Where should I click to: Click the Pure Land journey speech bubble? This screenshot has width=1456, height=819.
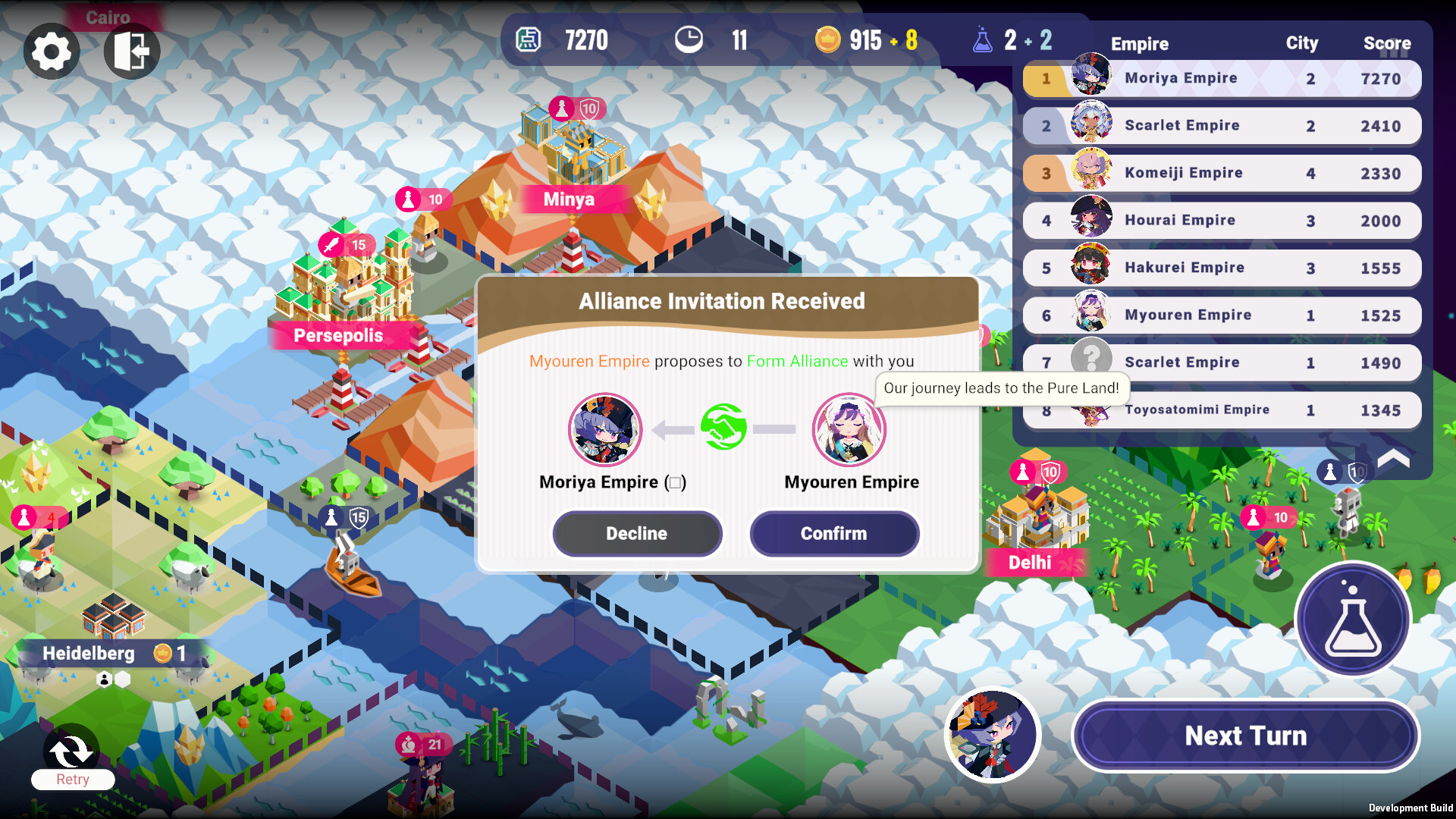click(1003, 388)
